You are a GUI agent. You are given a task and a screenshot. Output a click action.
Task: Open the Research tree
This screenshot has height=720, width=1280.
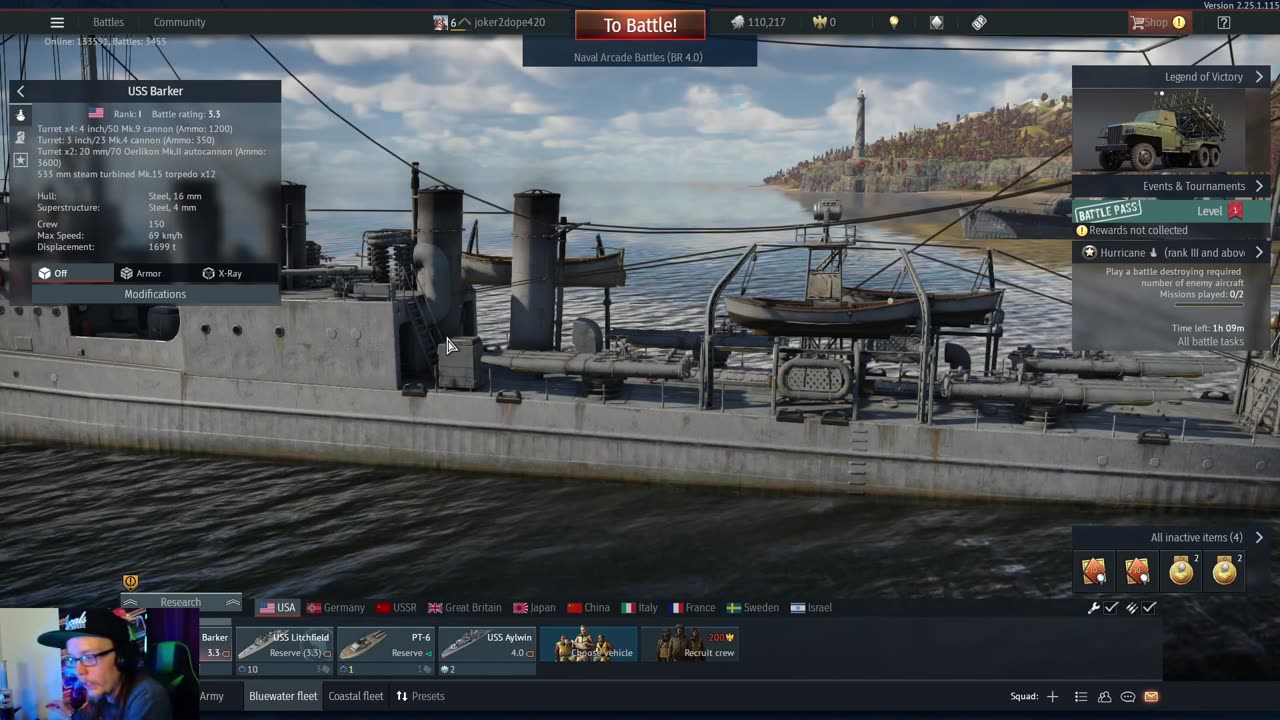(180, 602)
